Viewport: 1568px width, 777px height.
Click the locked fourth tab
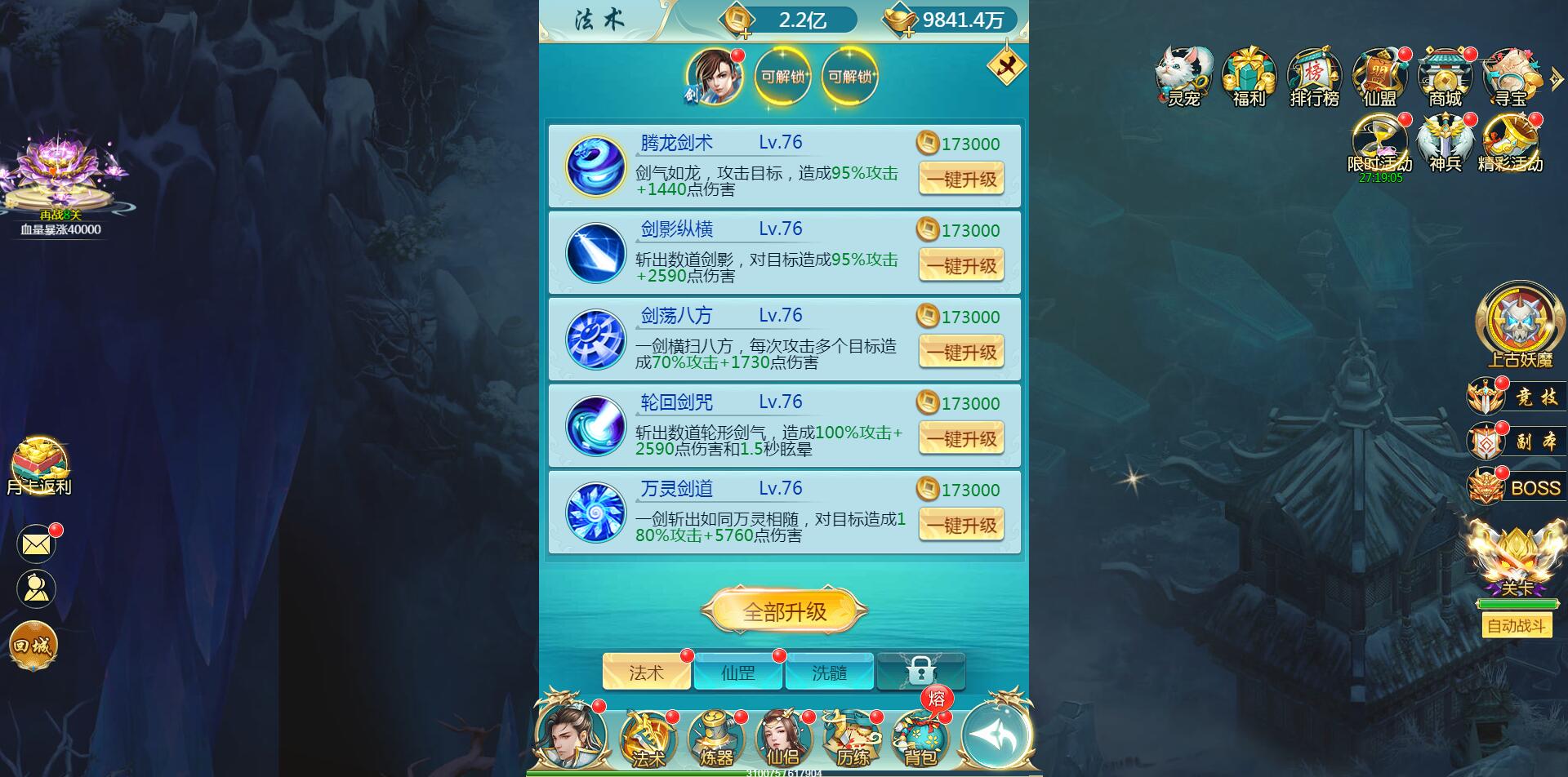coord(922,672)
